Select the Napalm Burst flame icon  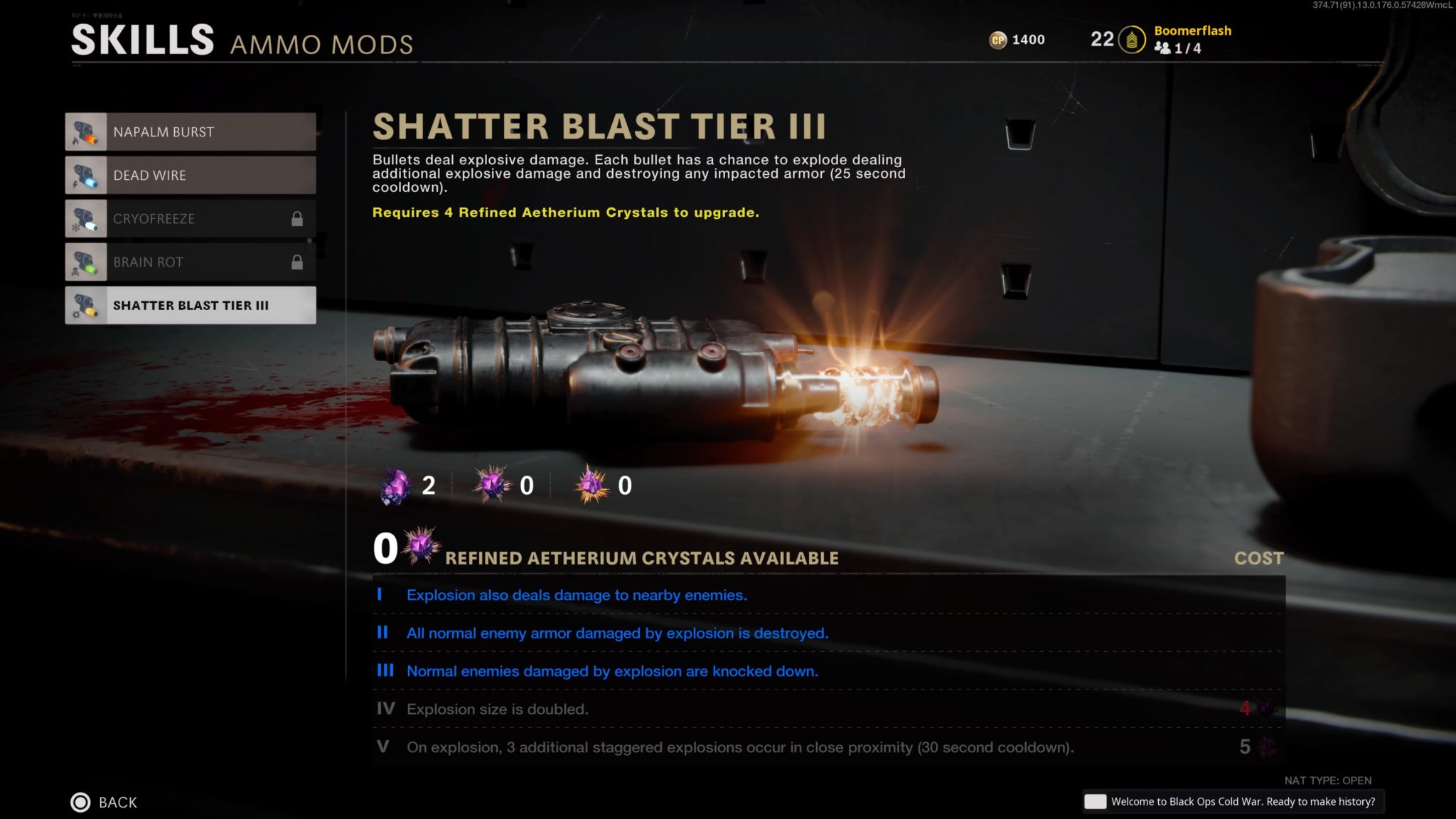(87, 132)
